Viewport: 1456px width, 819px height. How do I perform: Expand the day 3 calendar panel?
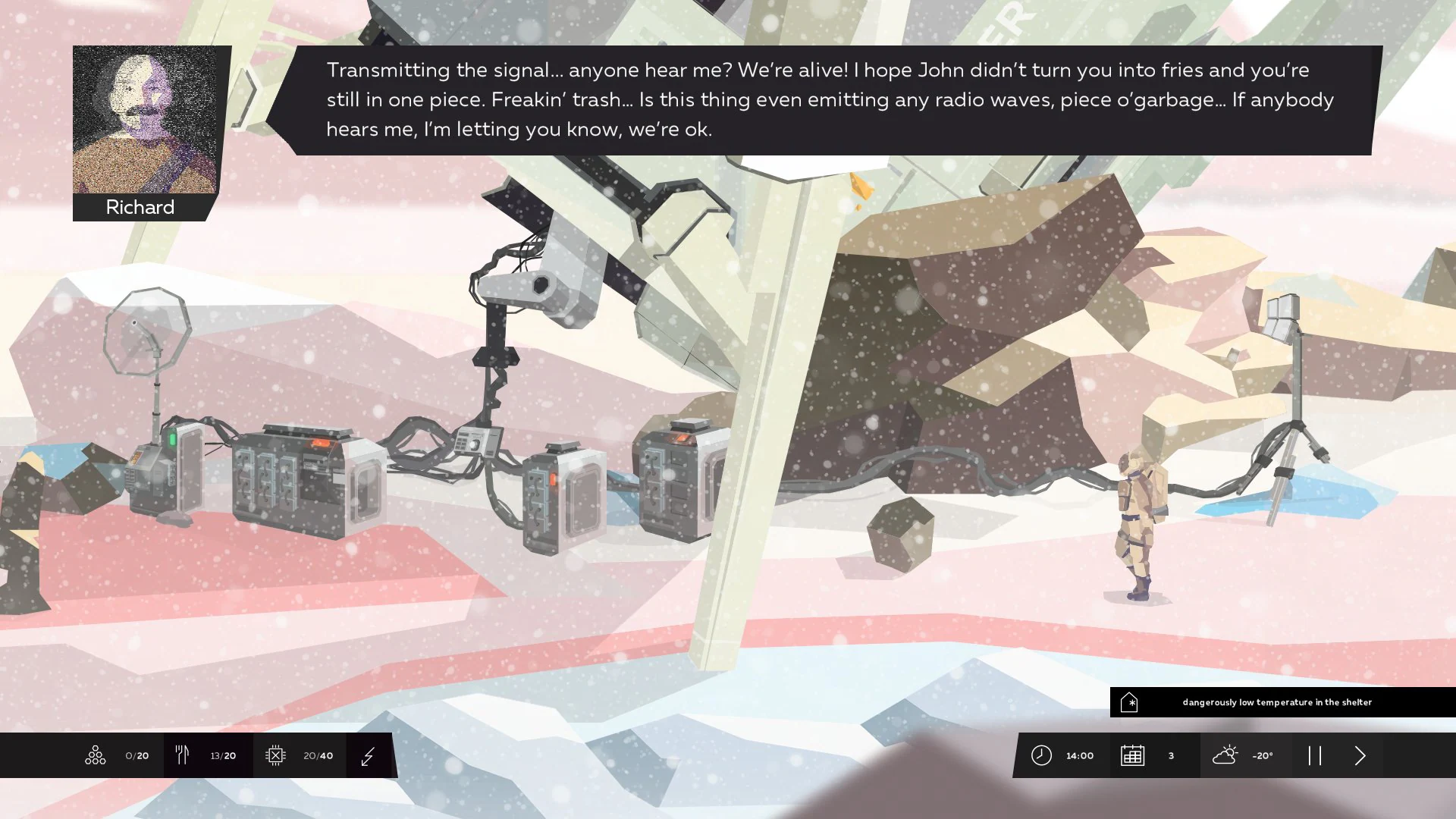click(1170, 755)
